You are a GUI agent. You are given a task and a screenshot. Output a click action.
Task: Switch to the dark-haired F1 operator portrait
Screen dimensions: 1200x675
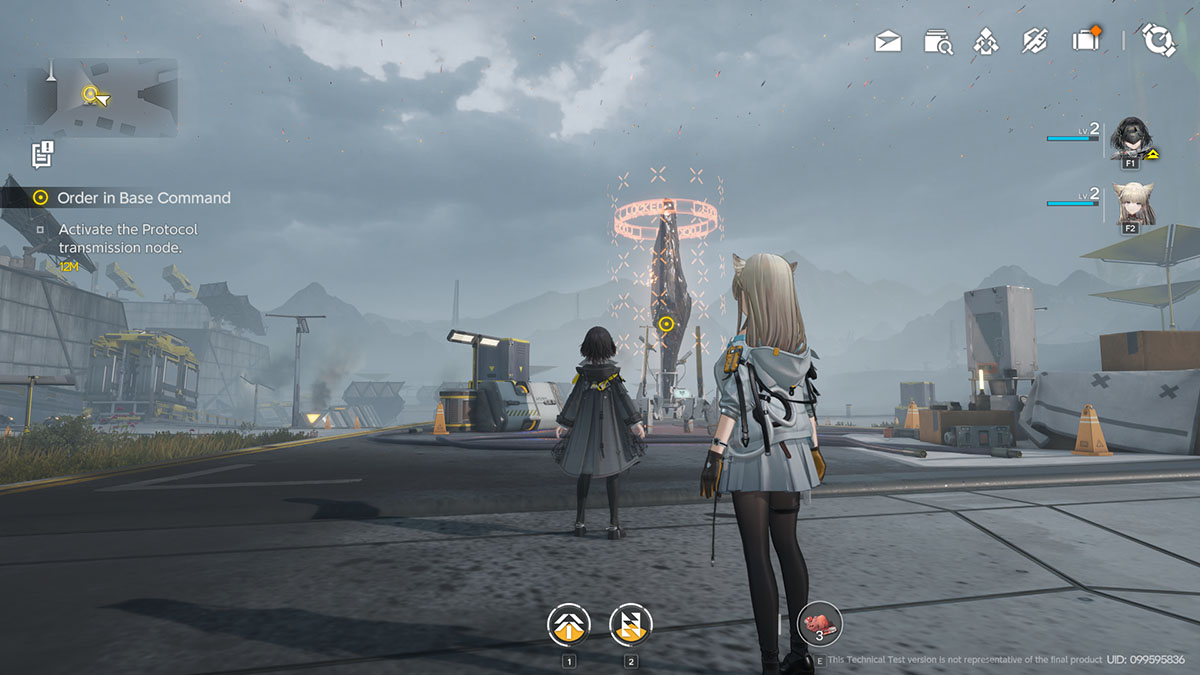[x=1130, y=138]
